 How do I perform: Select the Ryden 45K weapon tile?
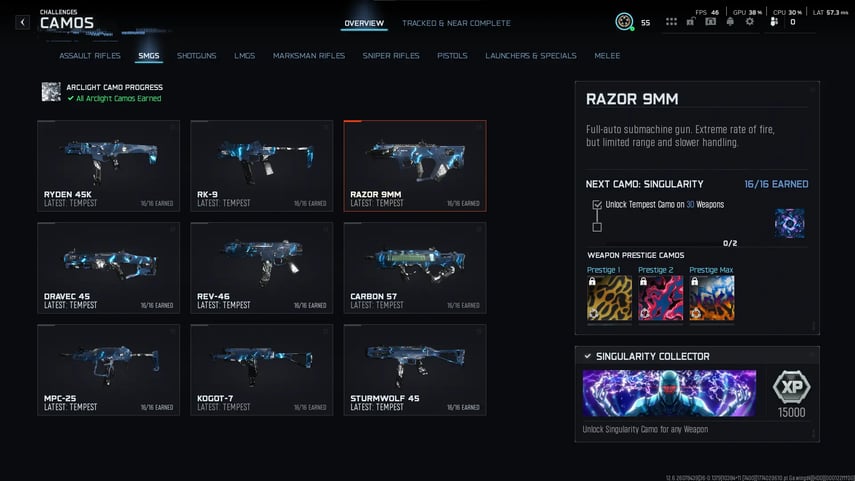click(x=108, y=165)
